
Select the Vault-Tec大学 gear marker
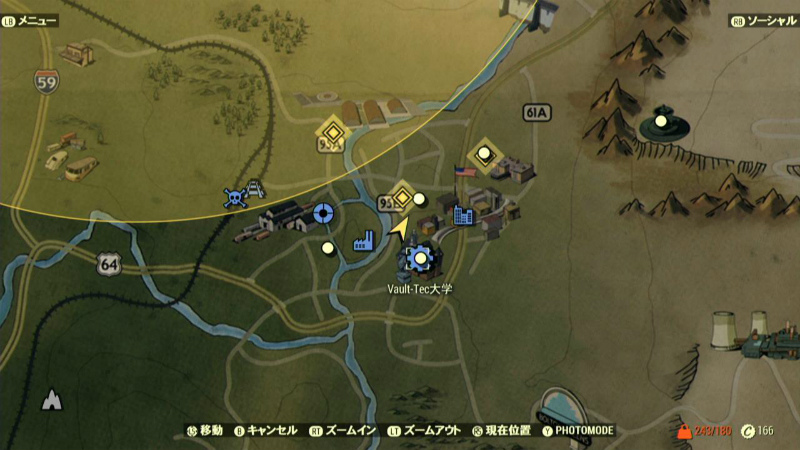pyautogui.click(x=420, y=260)
